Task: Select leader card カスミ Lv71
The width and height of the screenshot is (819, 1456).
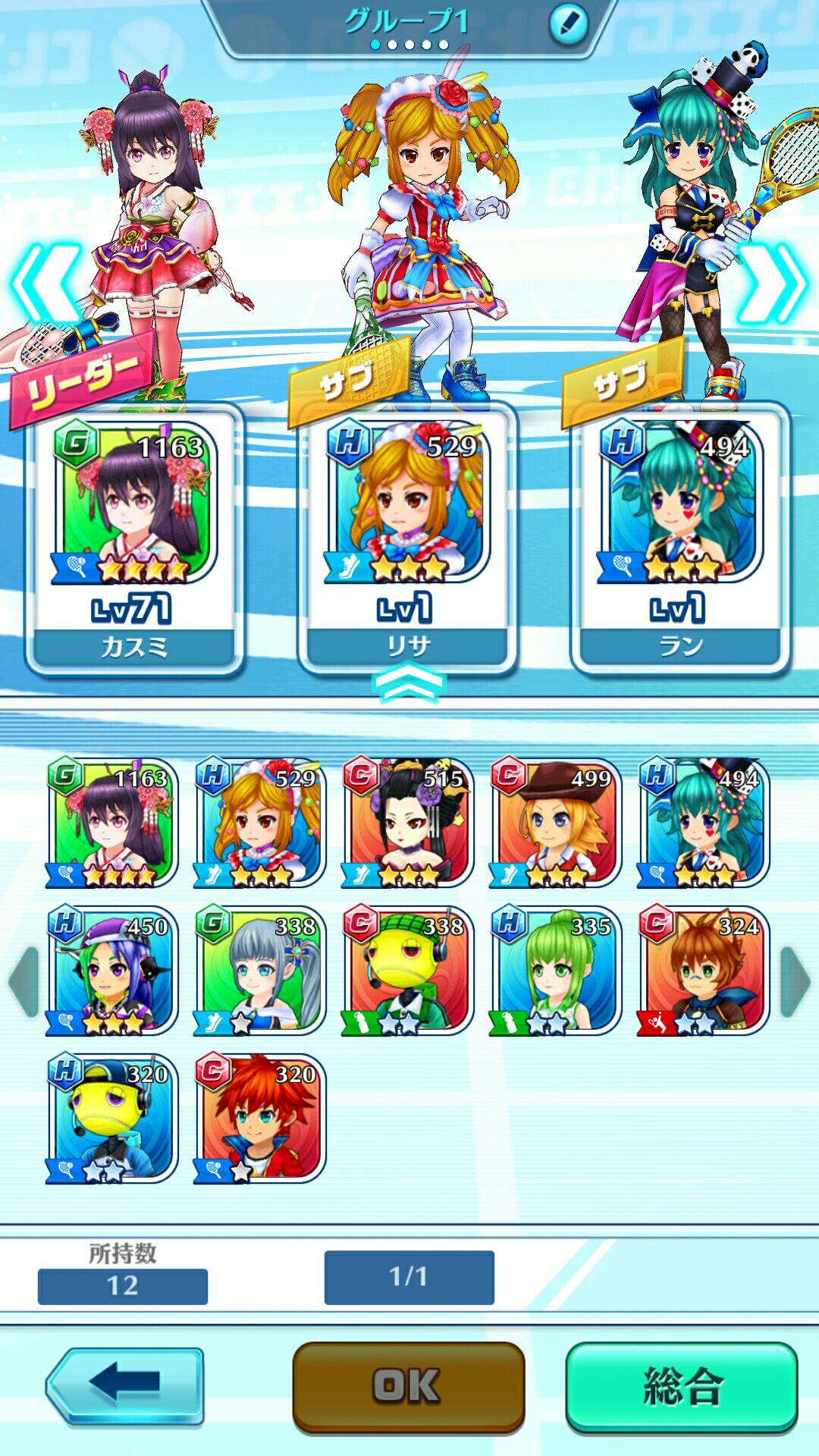Action: click(x=134, y=538)
